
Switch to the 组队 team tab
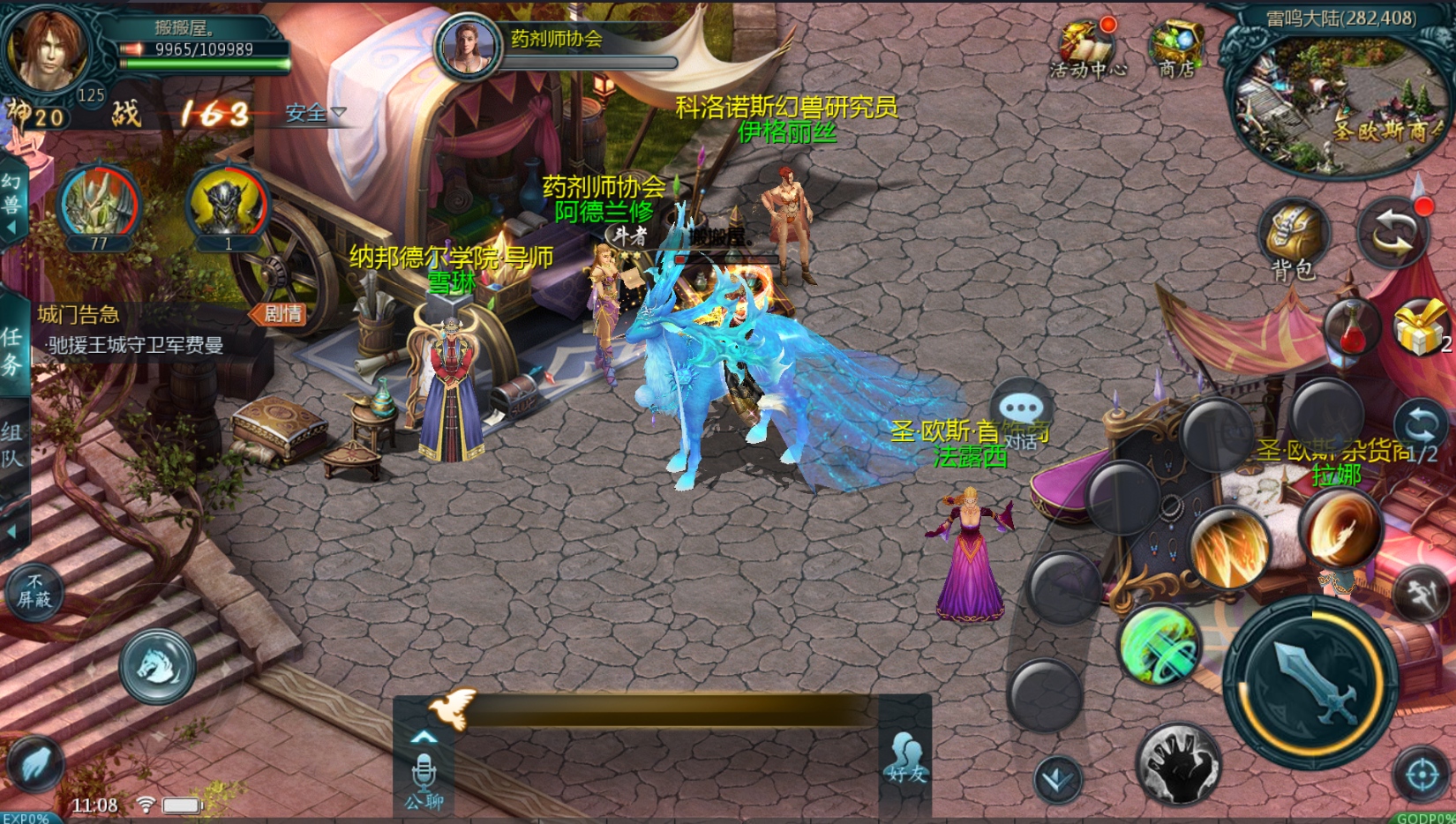[12, 444]
